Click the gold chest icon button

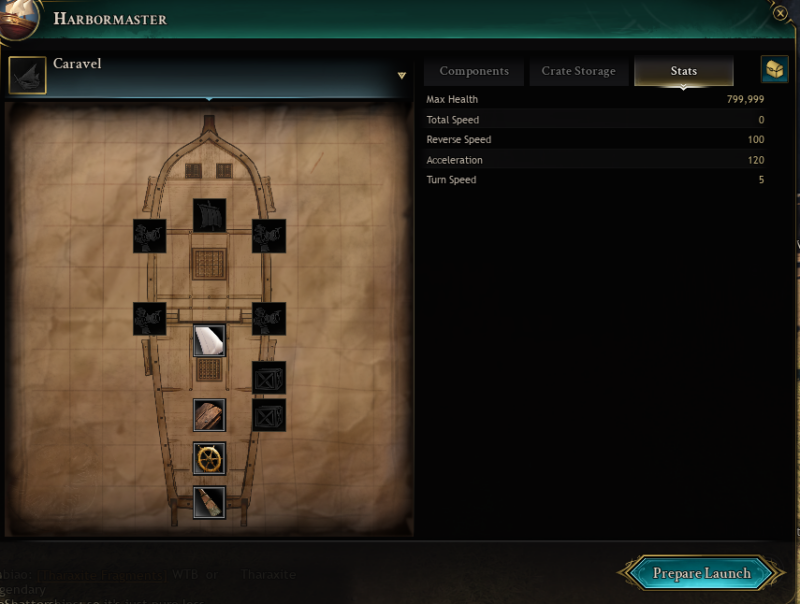tap(774, 70)
